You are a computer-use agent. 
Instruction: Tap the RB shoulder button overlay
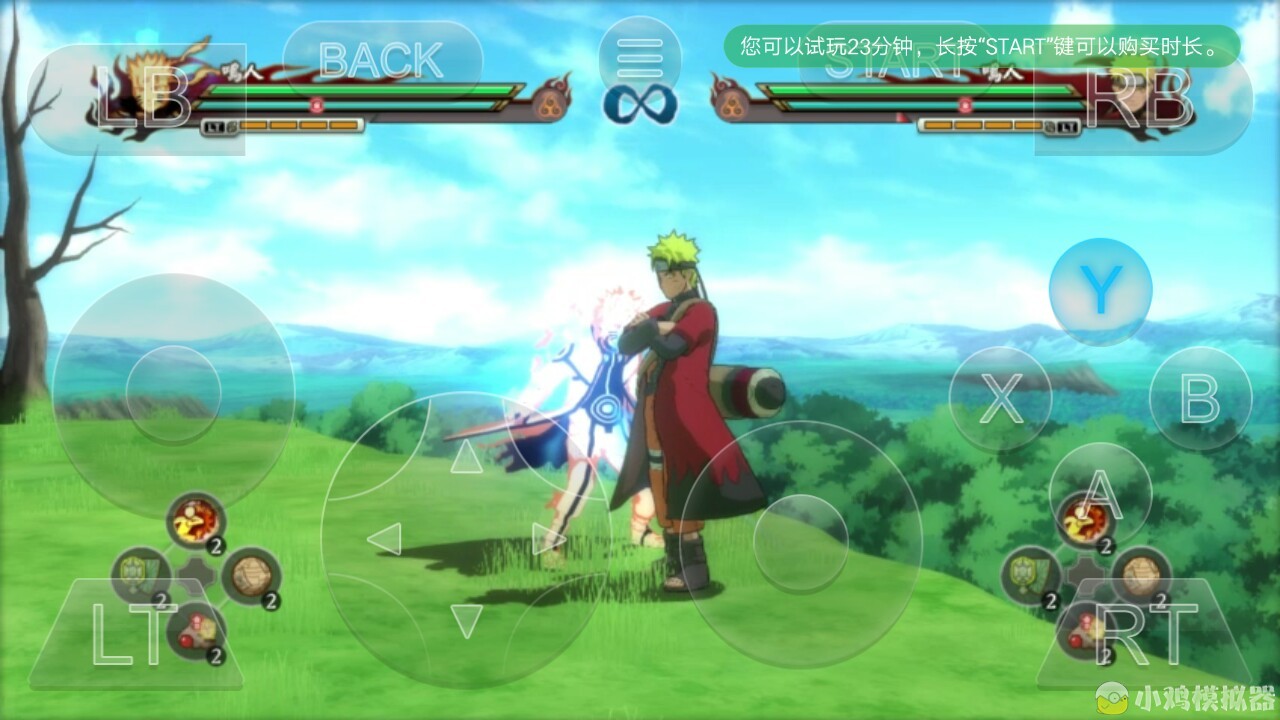(x=1142, y=99)
